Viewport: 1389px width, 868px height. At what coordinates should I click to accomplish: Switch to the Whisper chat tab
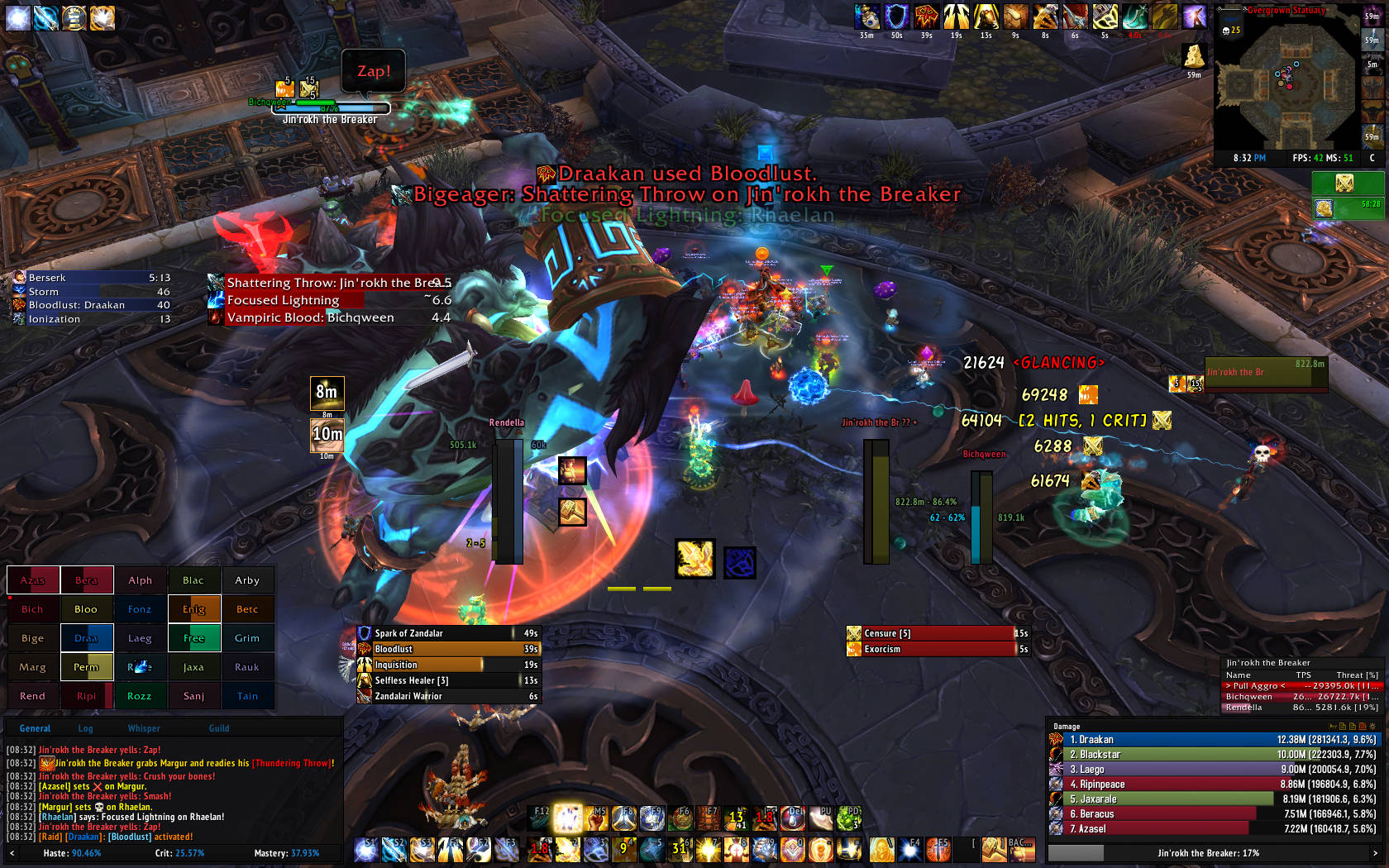[144, 728]
